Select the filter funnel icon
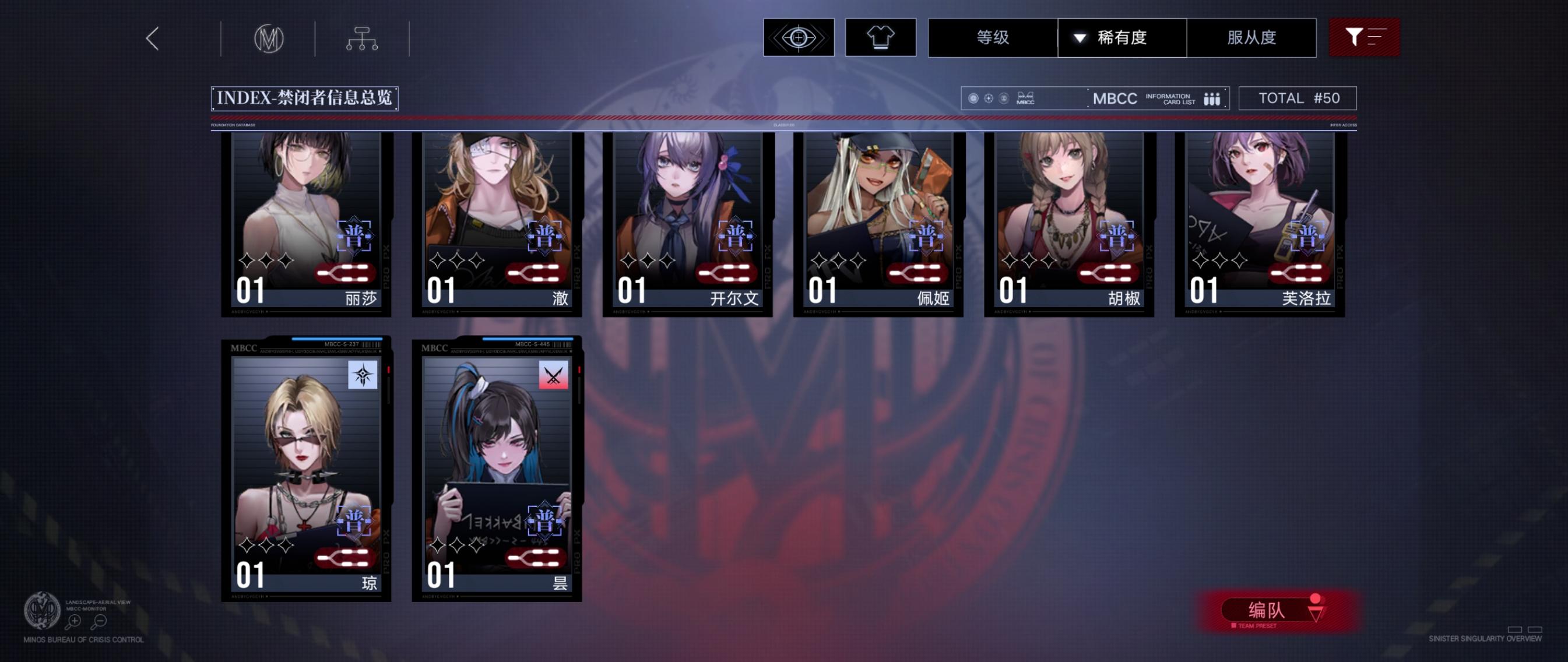 pos(1365,38)
